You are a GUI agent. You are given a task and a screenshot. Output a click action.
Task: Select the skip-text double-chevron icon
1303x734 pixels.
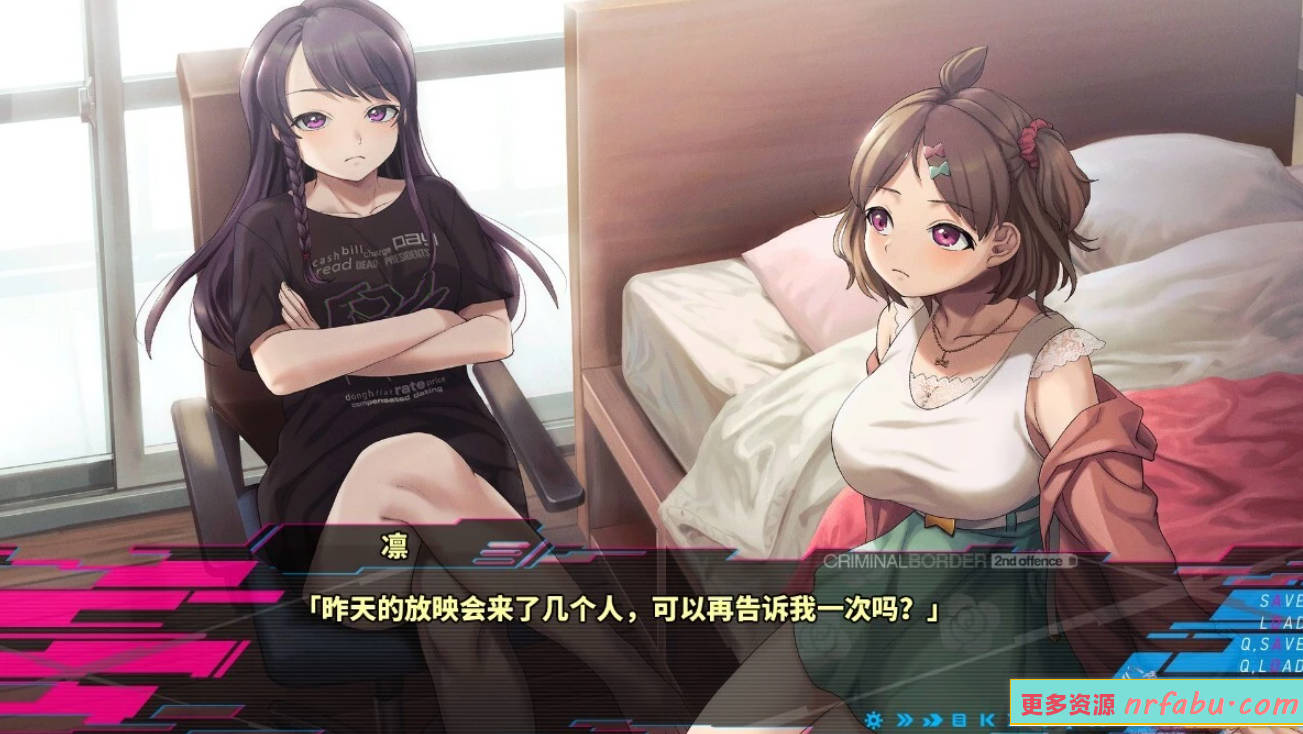(903, 720)
